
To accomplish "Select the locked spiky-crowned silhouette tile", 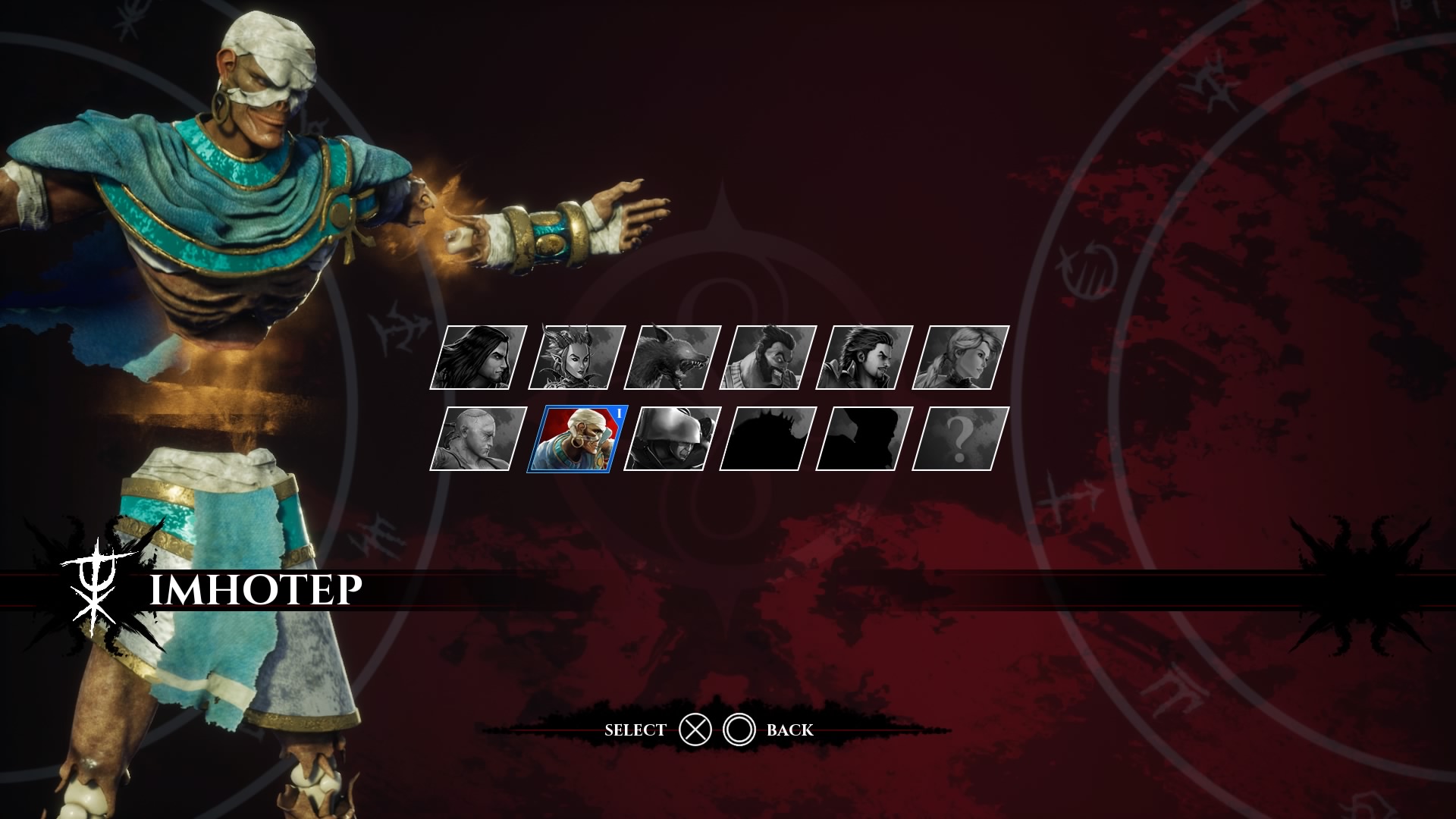I will [768, 439].
